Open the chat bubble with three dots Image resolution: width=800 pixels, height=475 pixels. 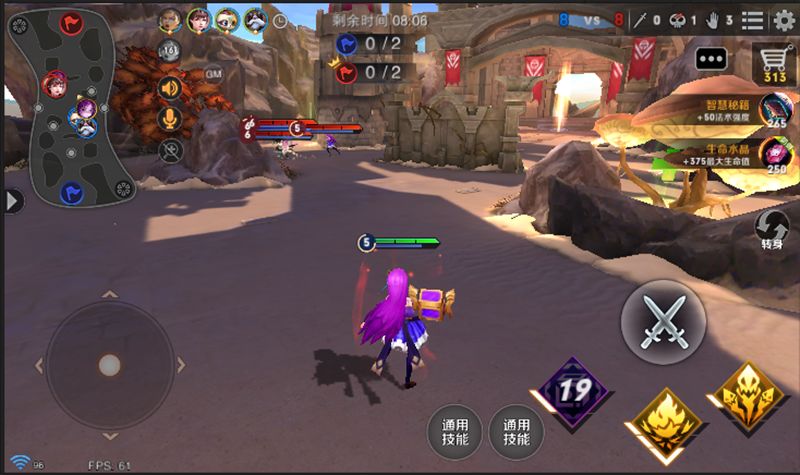(711, 59)
